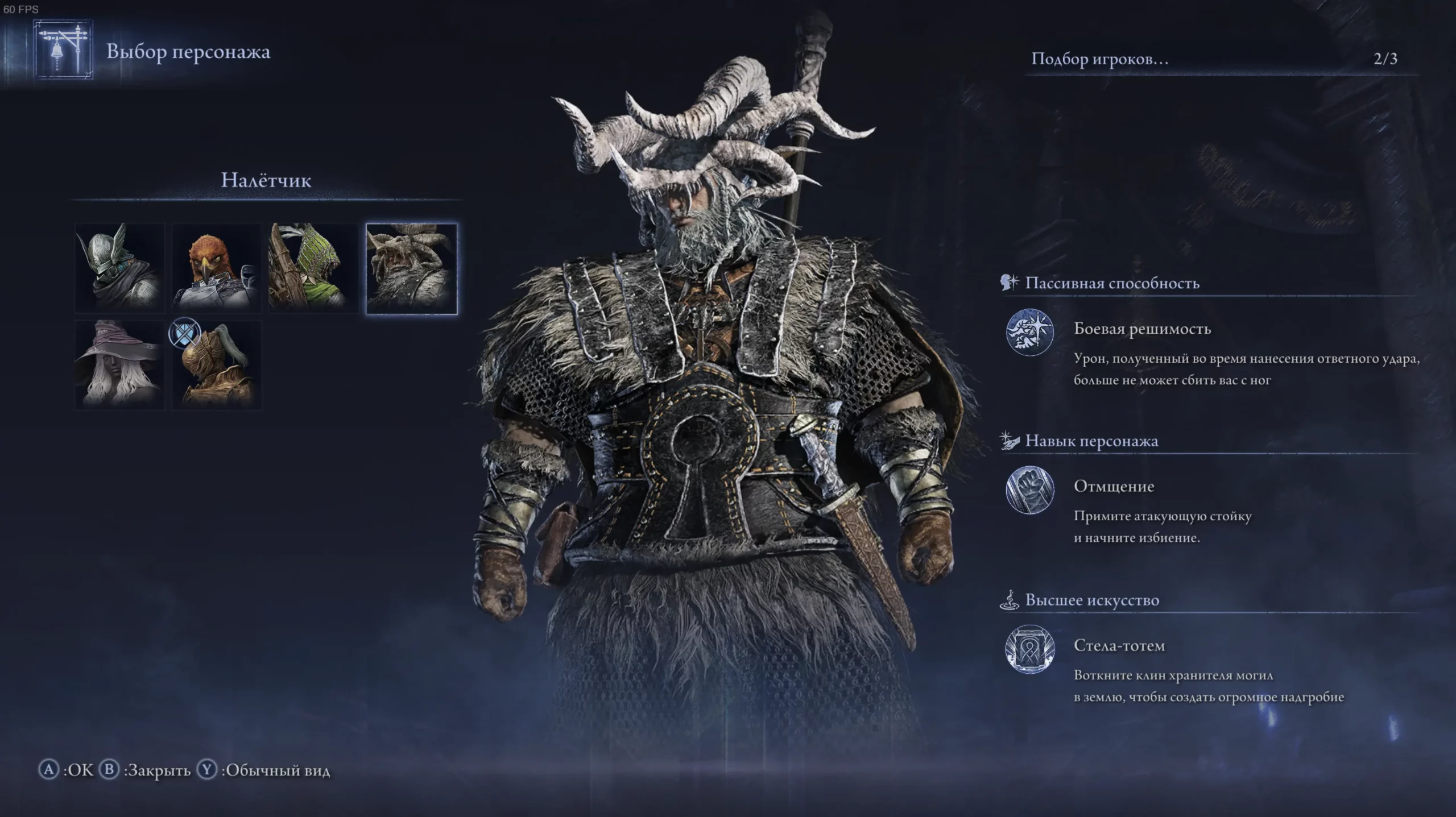This screenshot has height=817, width=1456.
Task: Choose the witch-hat character with white hair
Action: click(120, 365)
